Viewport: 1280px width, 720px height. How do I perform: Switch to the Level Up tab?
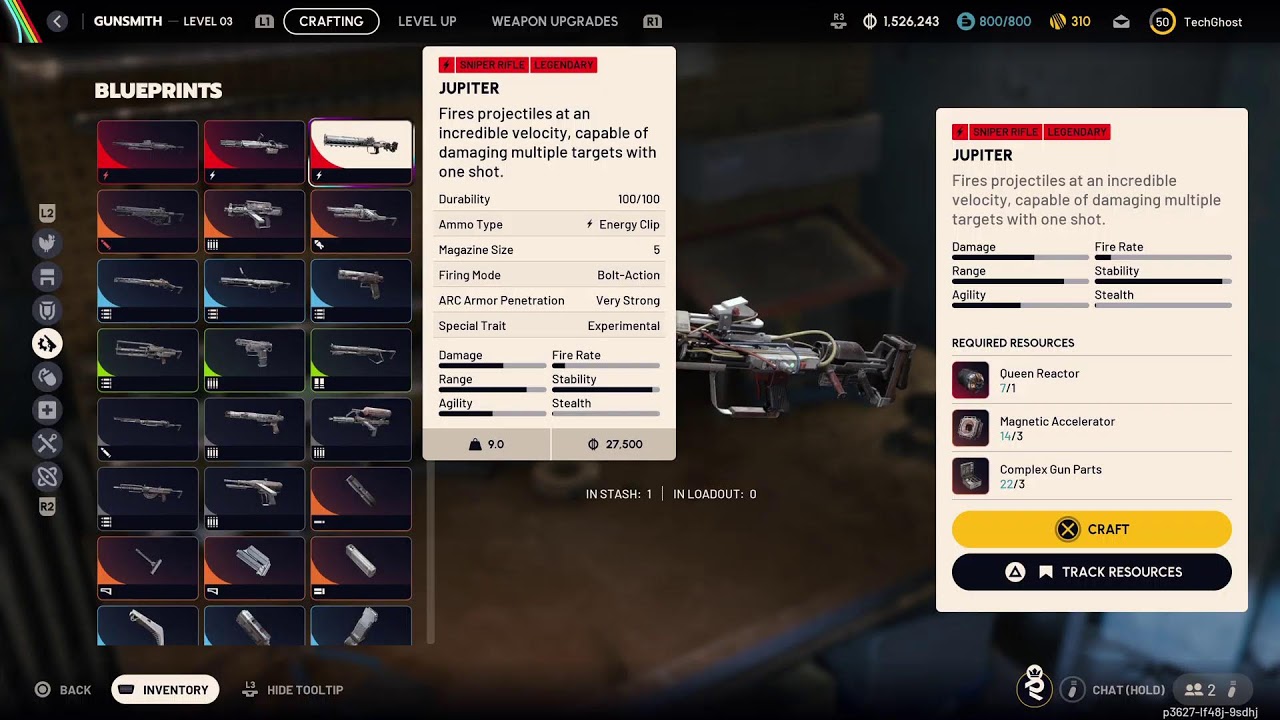pyautogui.click(x=427, y=21)
